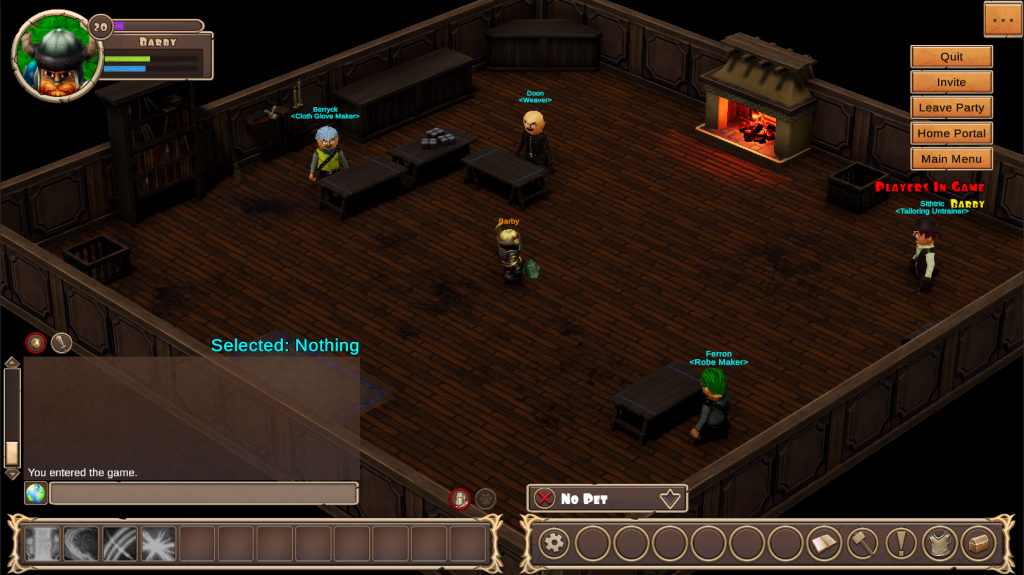The width and height of the screenshot is (1024, 575).
Task: Open the crafting hammer icon
Action: point(863,544)
